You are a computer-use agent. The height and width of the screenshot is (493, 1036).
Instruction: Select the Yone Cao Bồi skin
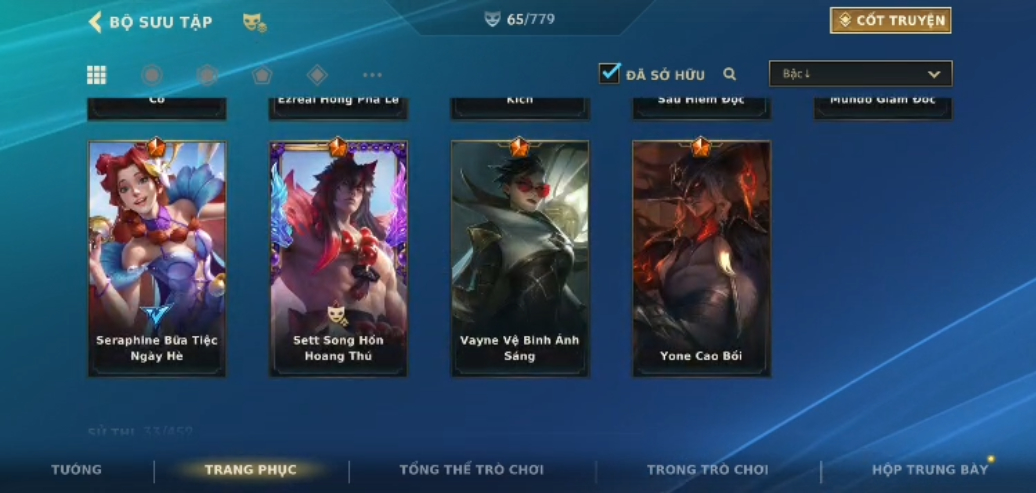point(701,258)
